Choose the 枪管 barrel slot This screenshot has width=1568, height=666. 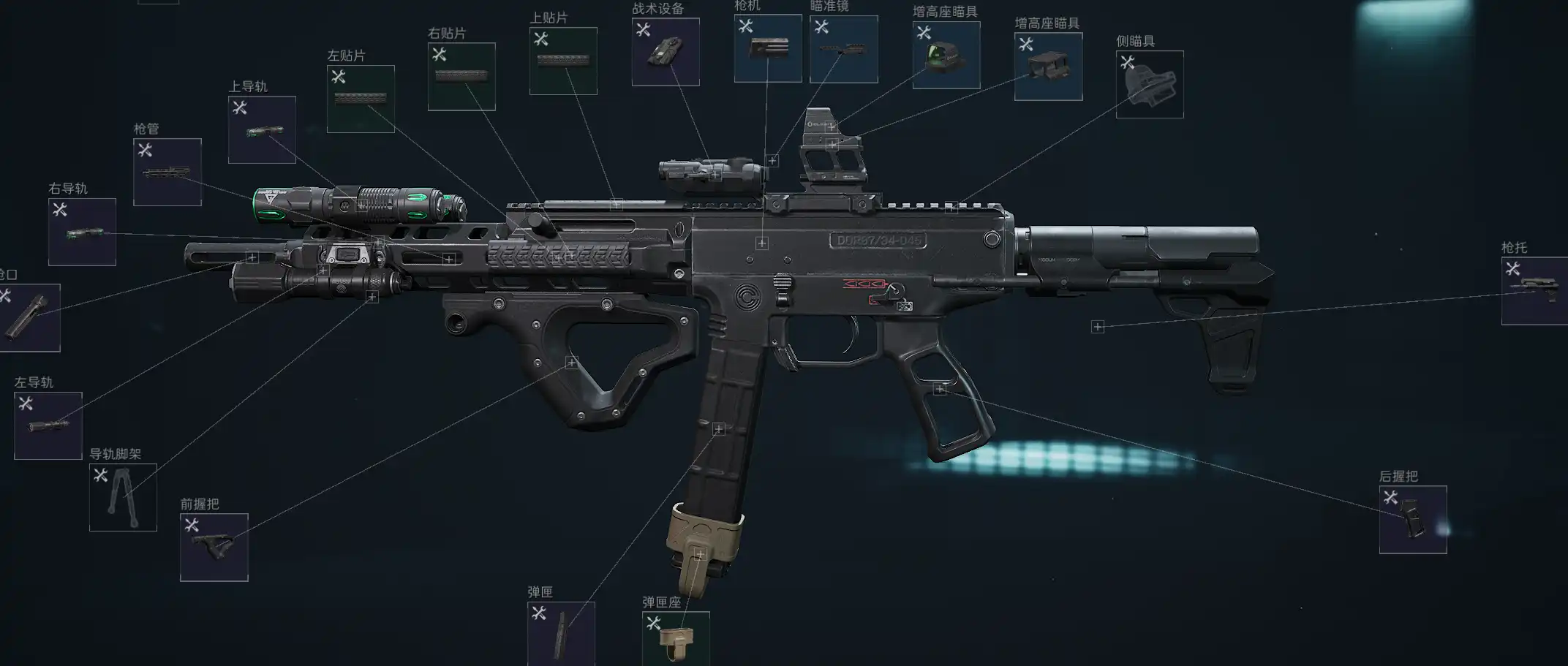tap(167, 172)
